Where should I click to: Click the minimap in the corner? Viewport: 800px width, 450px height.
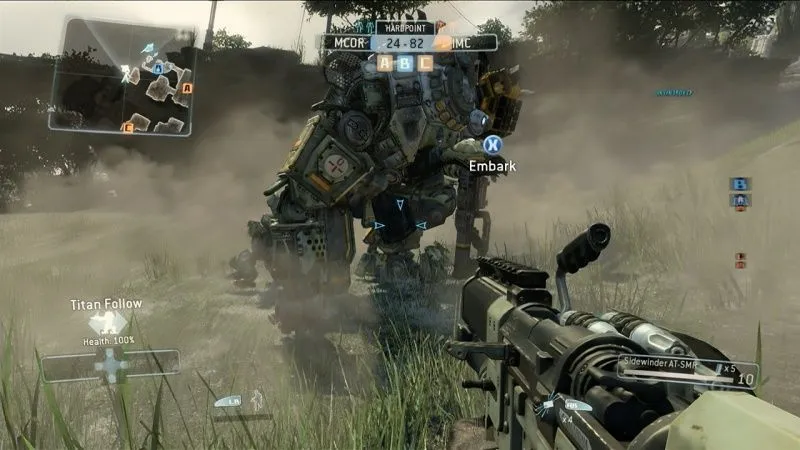click(121, 76)
